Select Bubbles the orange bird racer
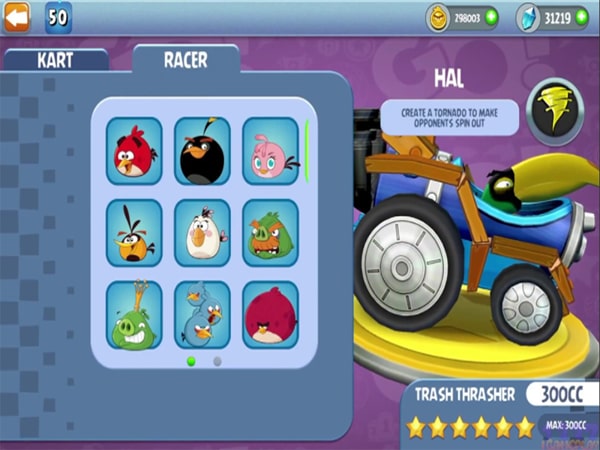 click(134, 233)
